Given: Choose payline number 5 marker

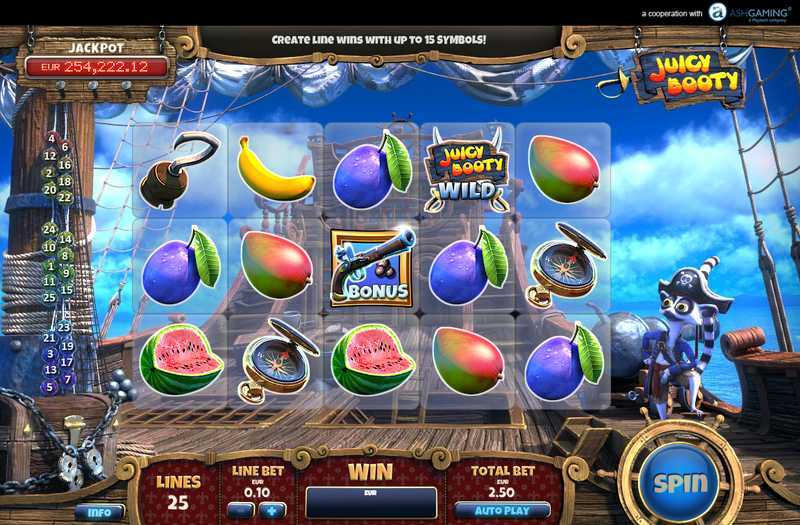Looking at the screenshot, I should point(49,387).
